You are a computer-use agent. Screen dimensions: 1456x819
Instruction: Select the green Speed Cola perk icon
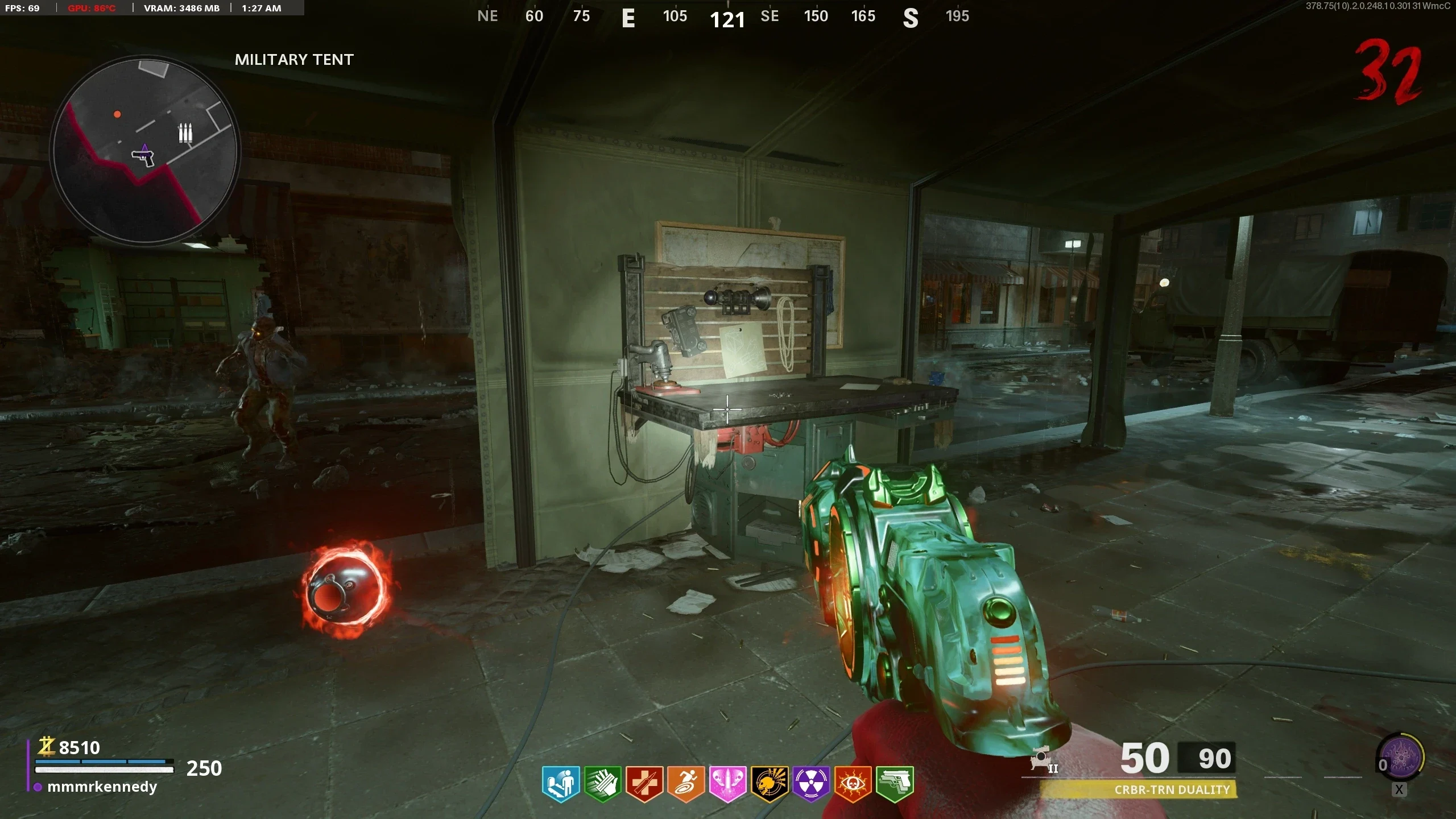[x=602, y=784]
